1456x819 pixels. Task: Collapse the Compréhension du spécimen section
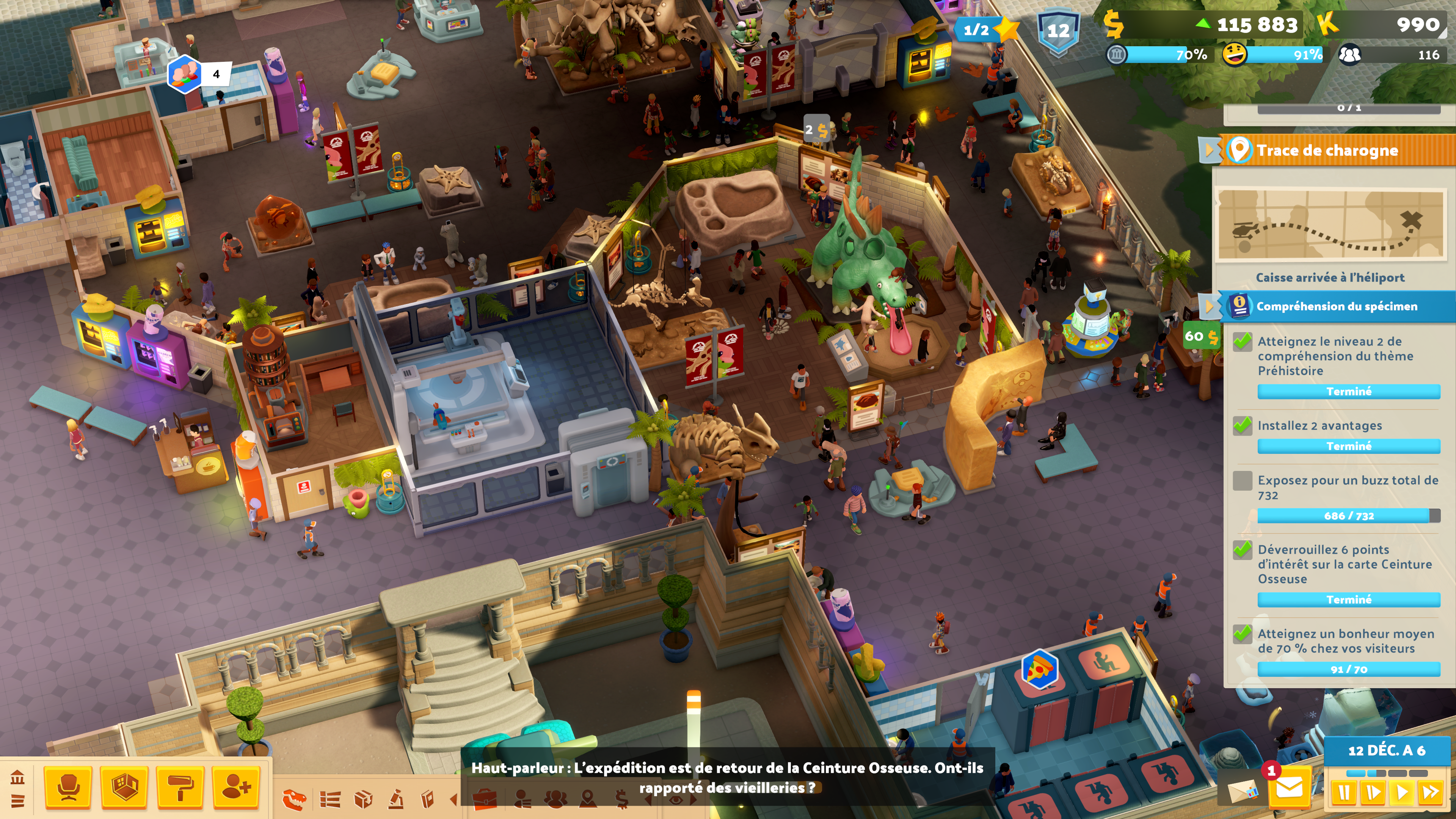pos(1210,306)
